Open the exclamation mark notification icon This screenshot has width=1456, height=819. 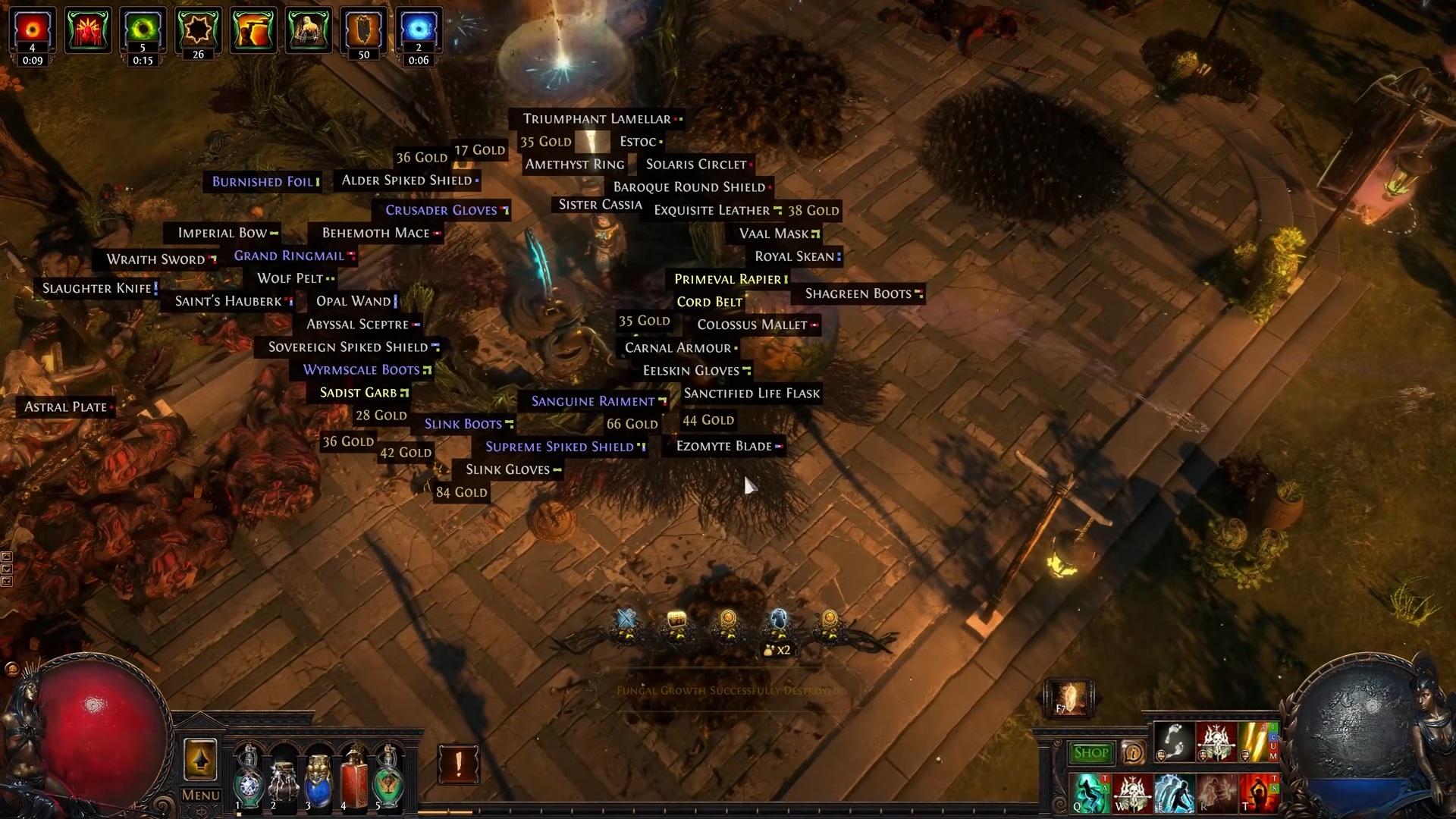tap(458, 763)
